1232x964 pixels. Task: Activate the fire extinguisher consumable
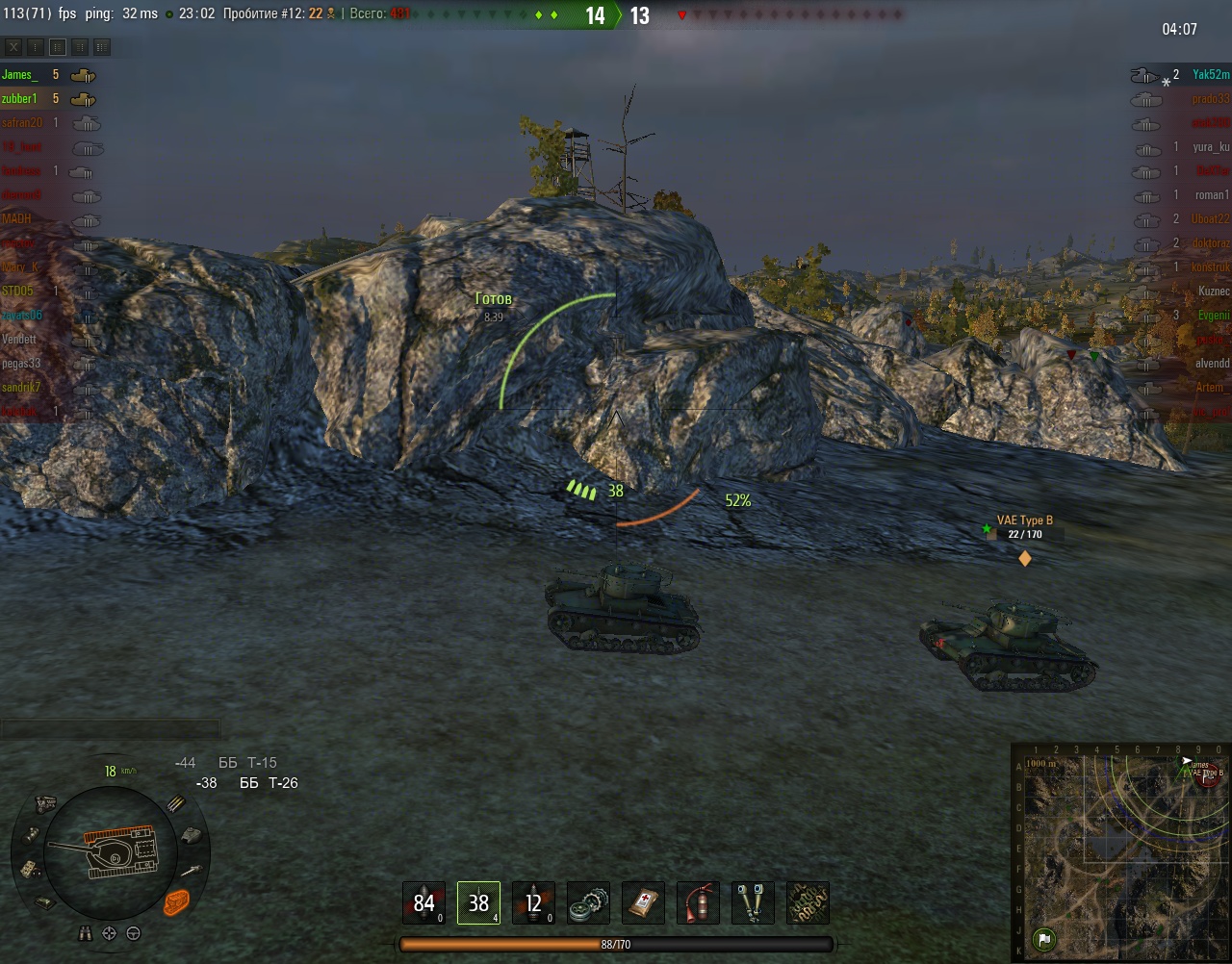(698, 902)
